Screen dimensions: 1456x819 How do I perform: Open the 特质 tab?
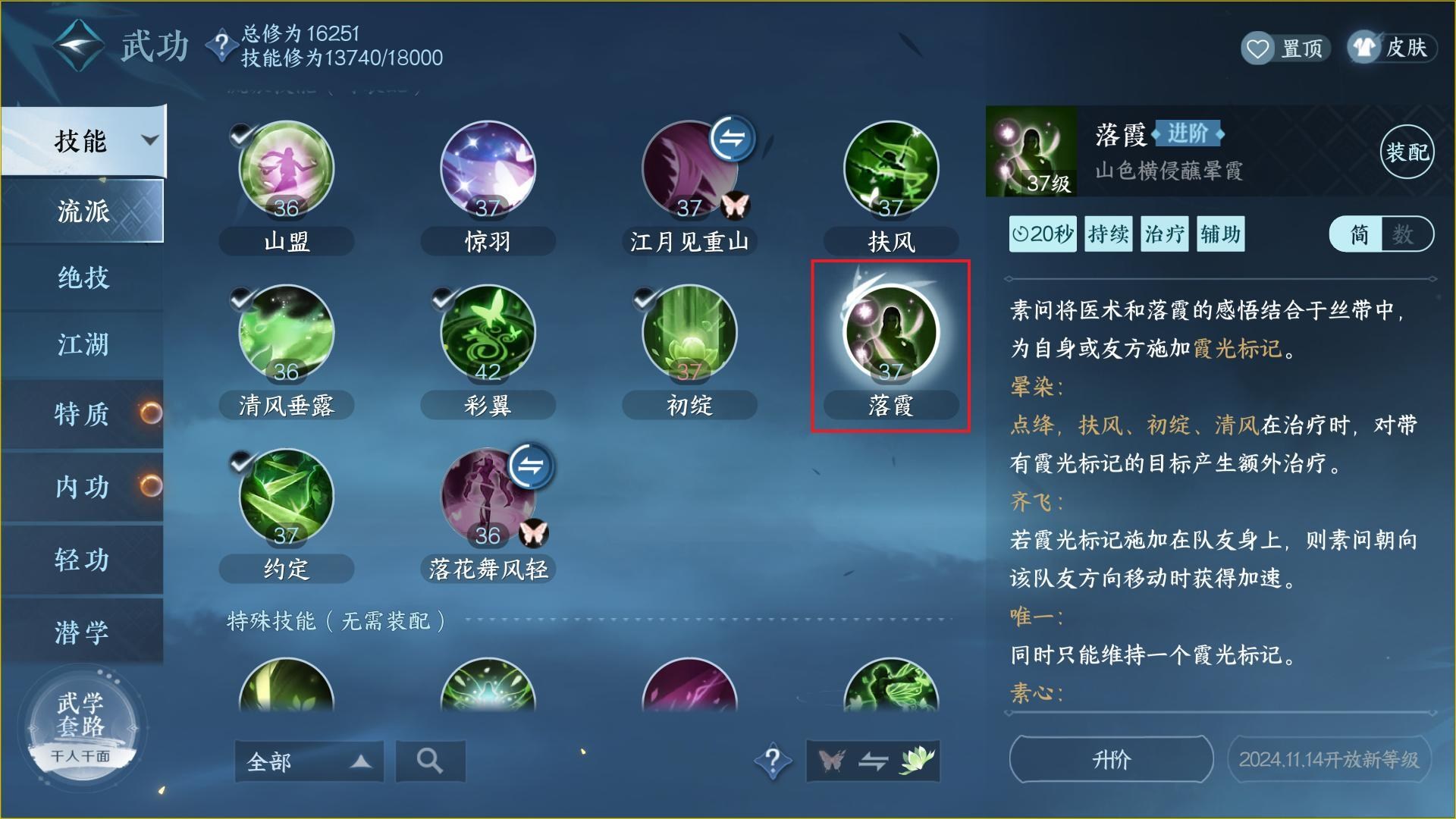[80, 416]
